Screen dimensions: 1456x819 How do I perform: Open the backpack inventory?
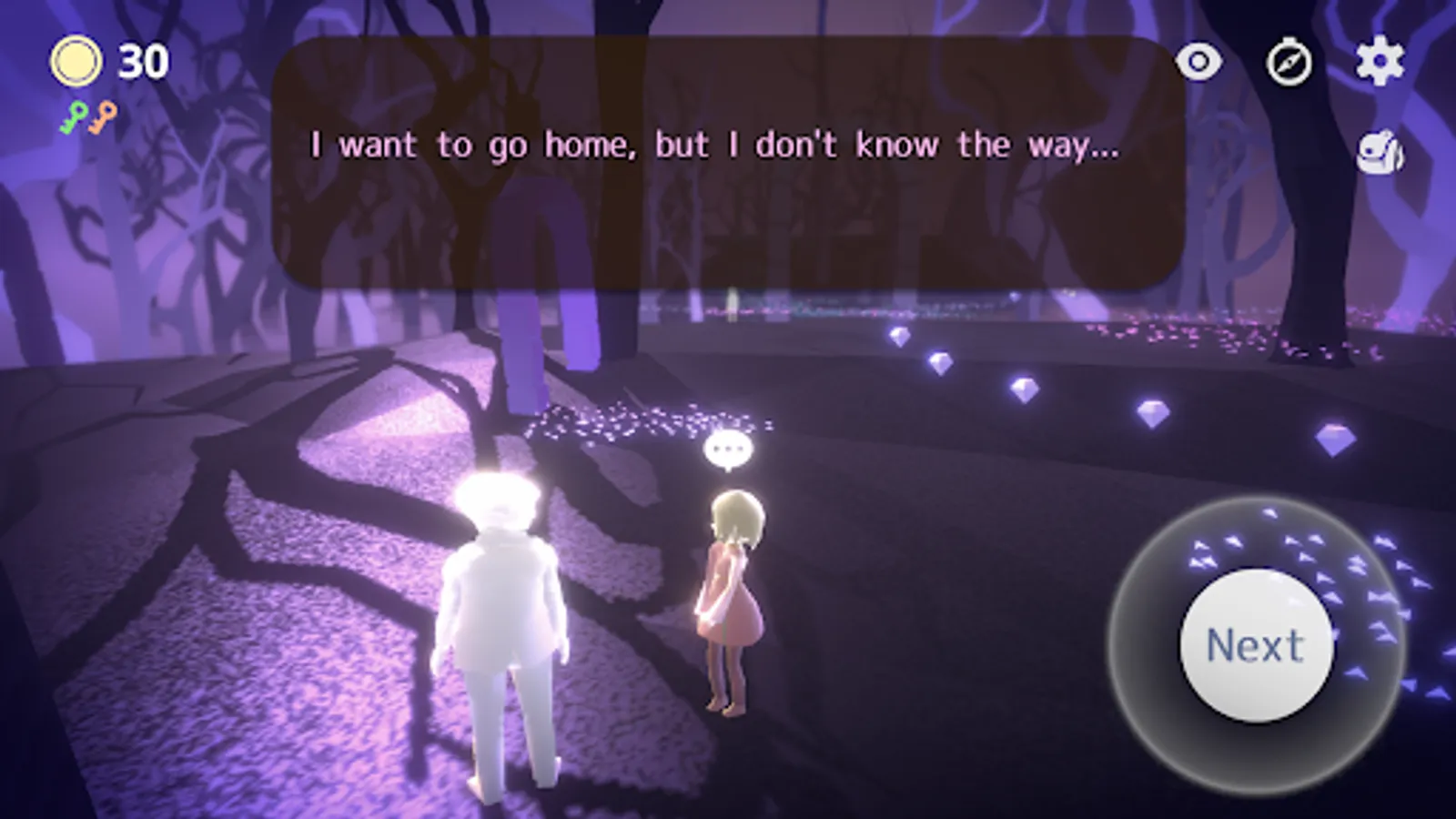click(x=1380, y=153)
